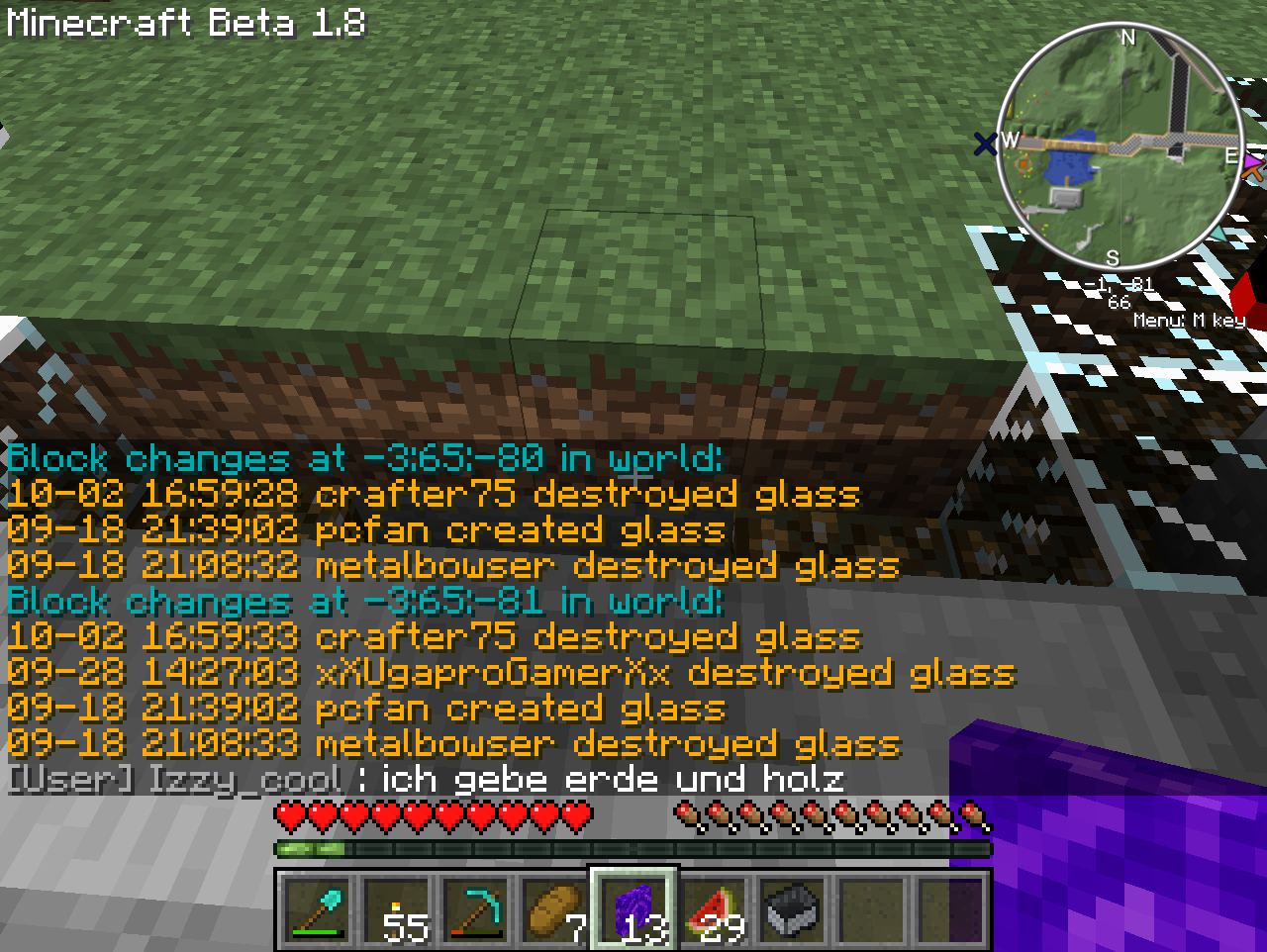1267x952 pixels.
Task: Choose the torch stack of 55
Action: coord(398,908)
